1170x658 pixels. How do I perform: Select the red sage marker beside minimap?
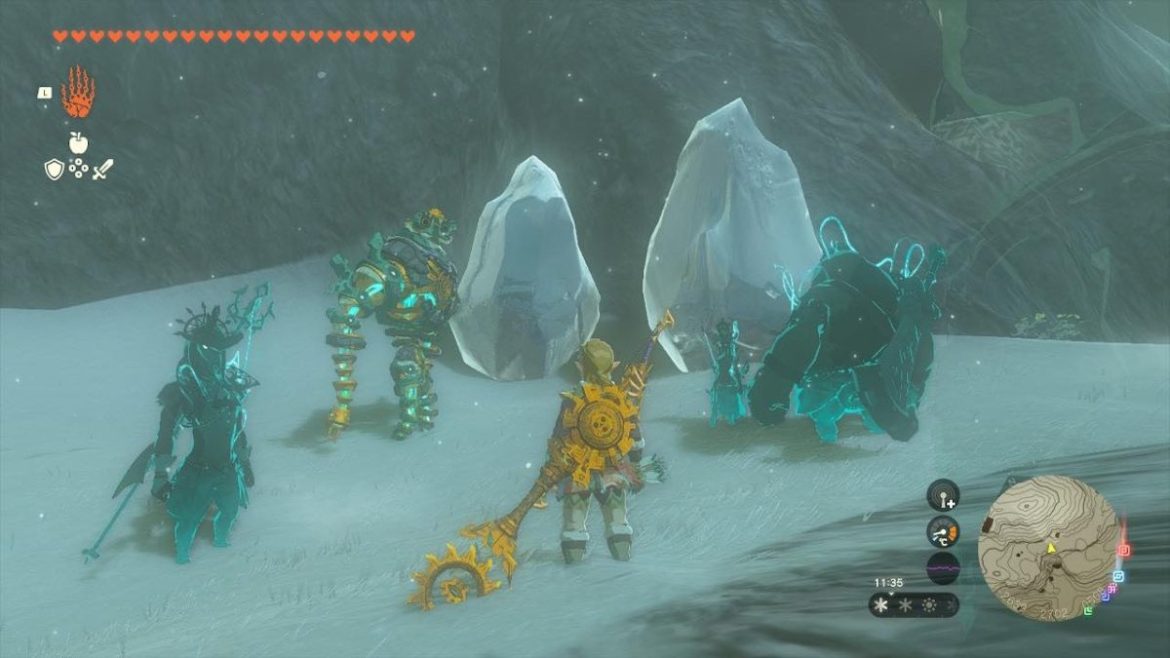pyautogui.click(x=1123, y=550)
